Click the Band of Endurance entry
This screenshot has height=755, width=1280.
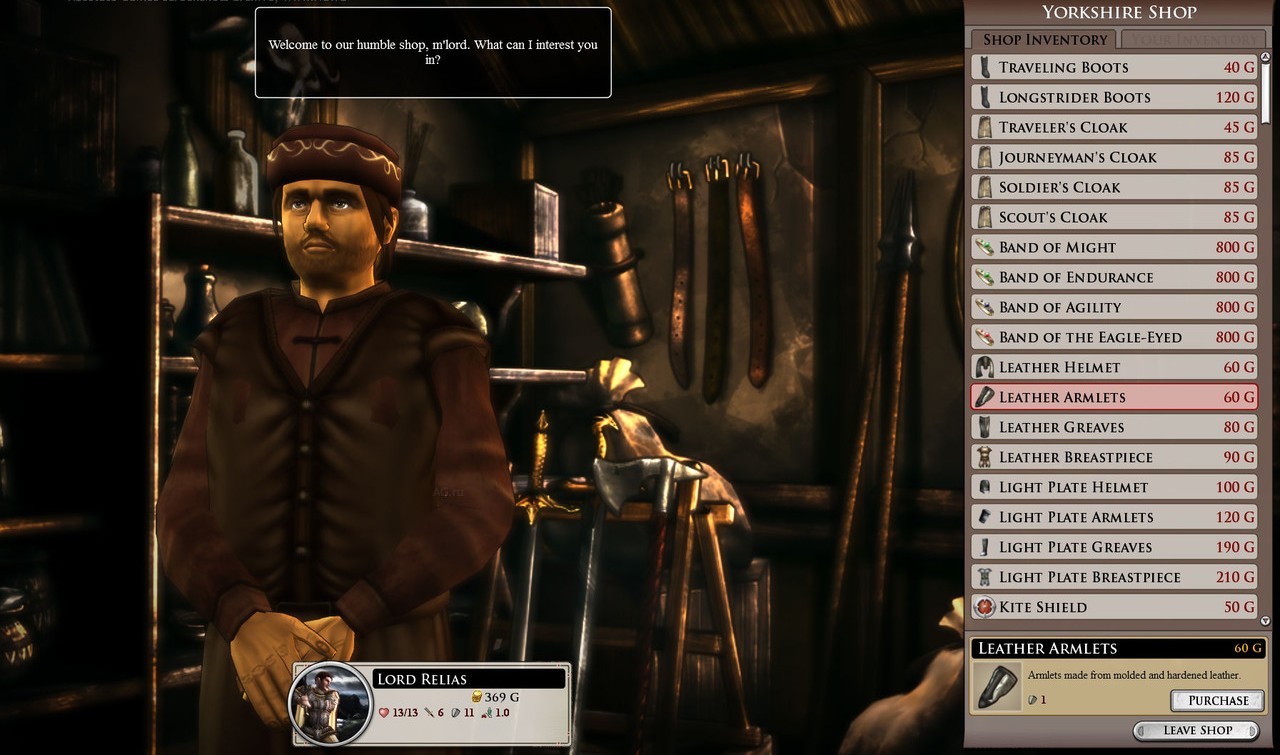tap(1114, 277)
